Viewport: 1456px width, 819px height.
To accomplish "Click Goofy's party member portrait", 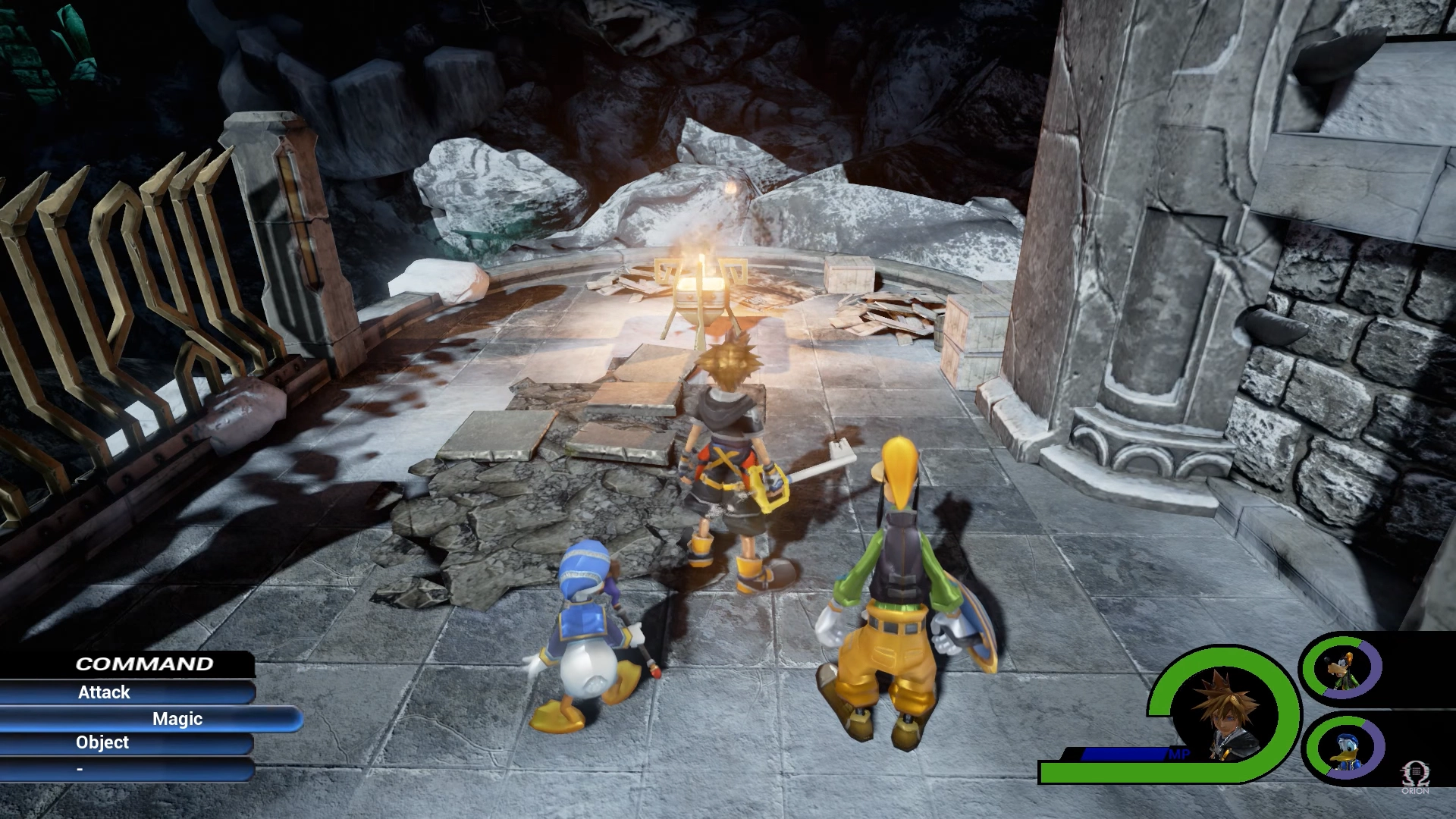I will pyautogui.click(x=1341, y=669).
